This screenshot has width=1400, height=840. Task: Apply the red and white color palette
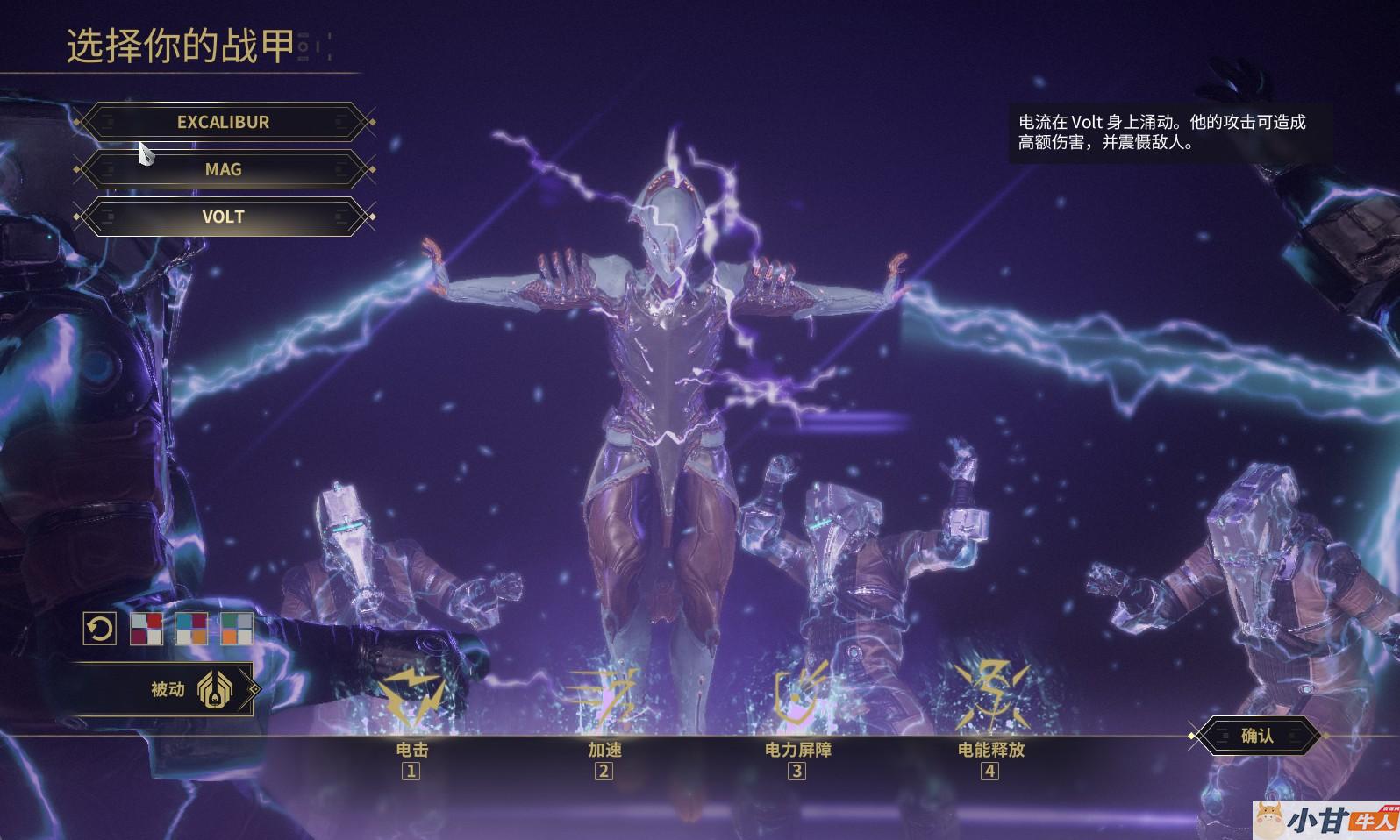146,629
